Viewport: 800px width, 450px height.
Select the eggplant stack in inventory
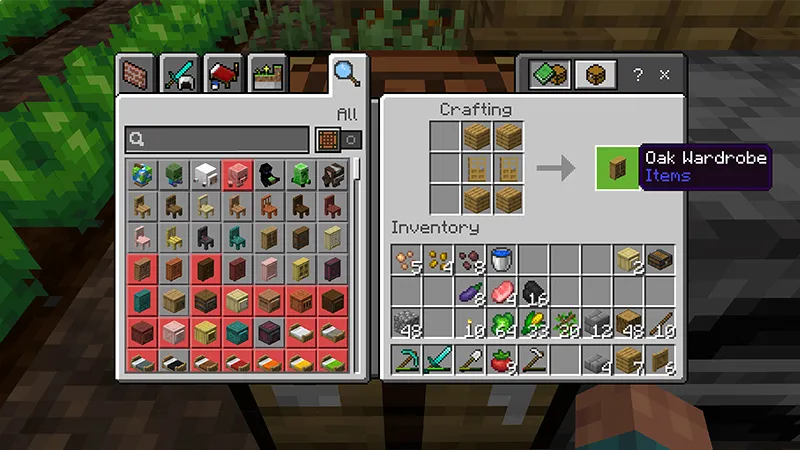tap(470, 293)
